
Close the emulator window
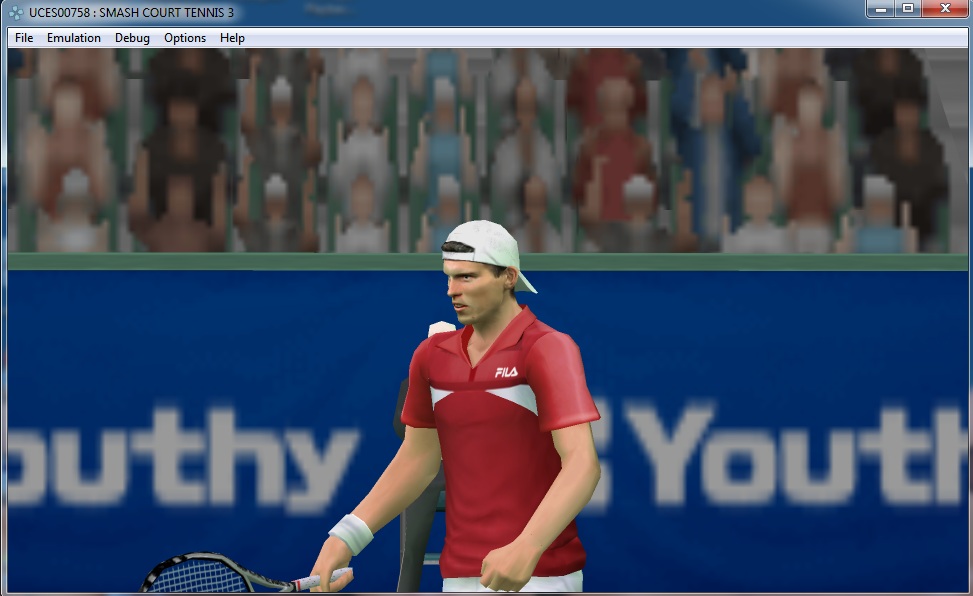click(943, 9)
